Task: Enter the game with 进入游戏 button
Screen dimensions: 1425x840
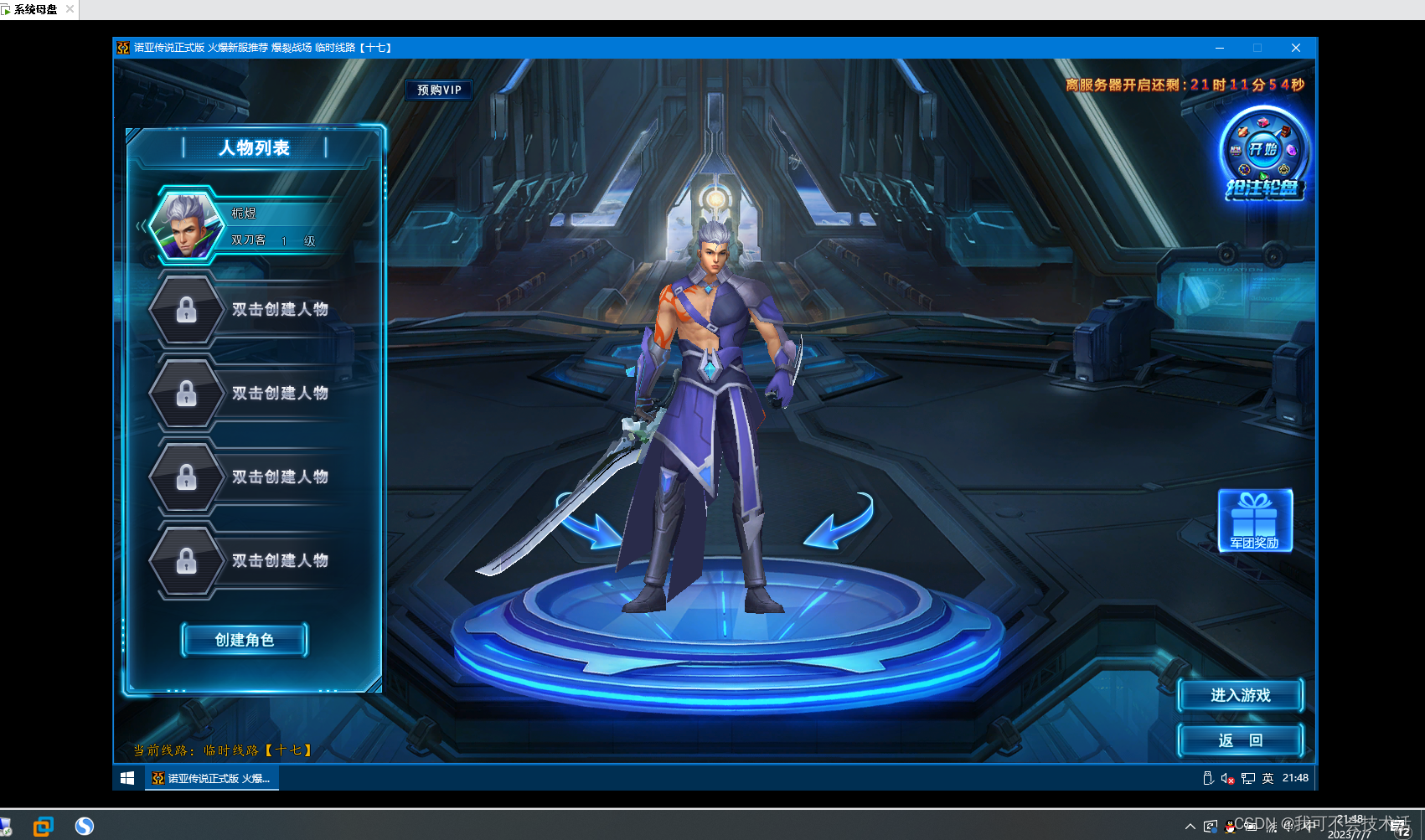Action: click(x=1240, y=695)
